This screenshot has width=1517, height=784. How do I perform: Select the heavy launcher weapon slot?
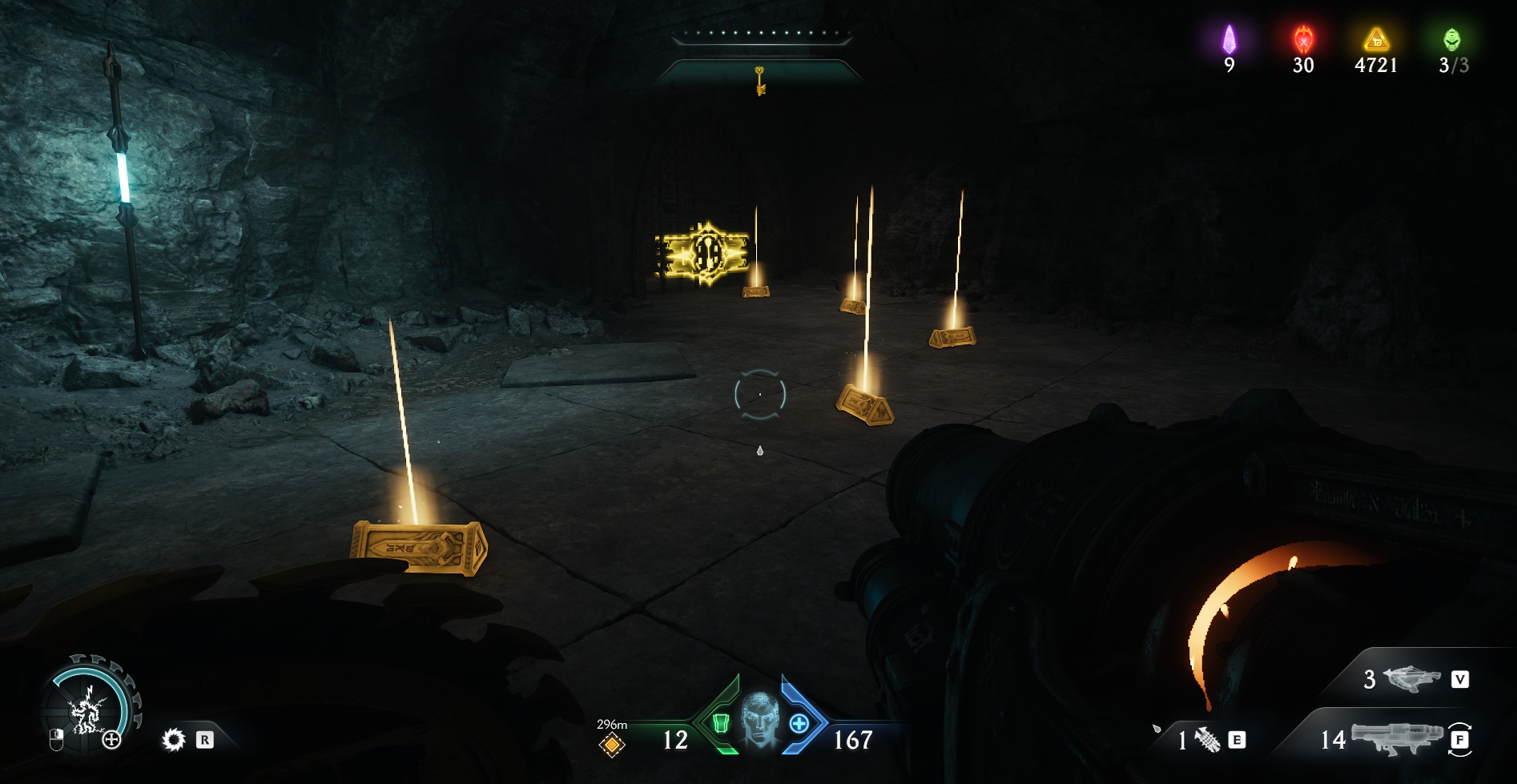(x=1396, y=738)
